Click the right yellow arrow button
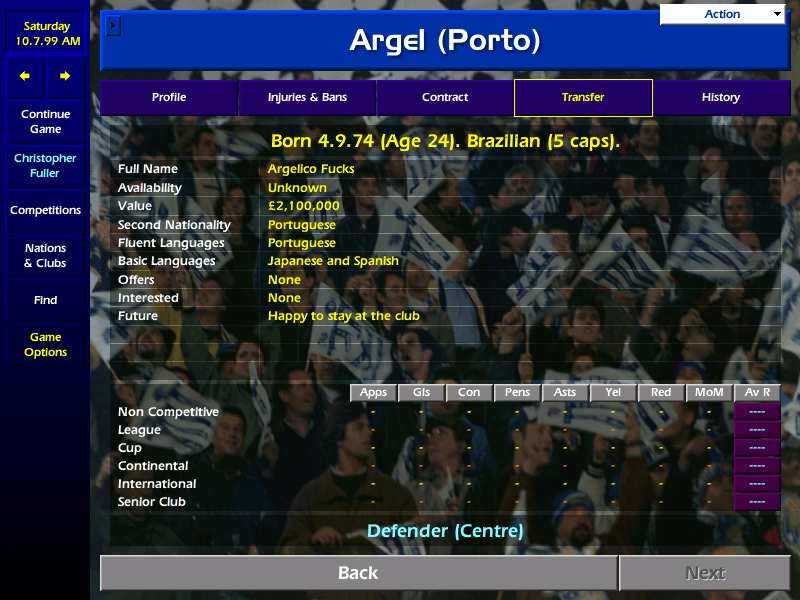Viewport: 800px width, 600px height. click(x=65, y=76)
